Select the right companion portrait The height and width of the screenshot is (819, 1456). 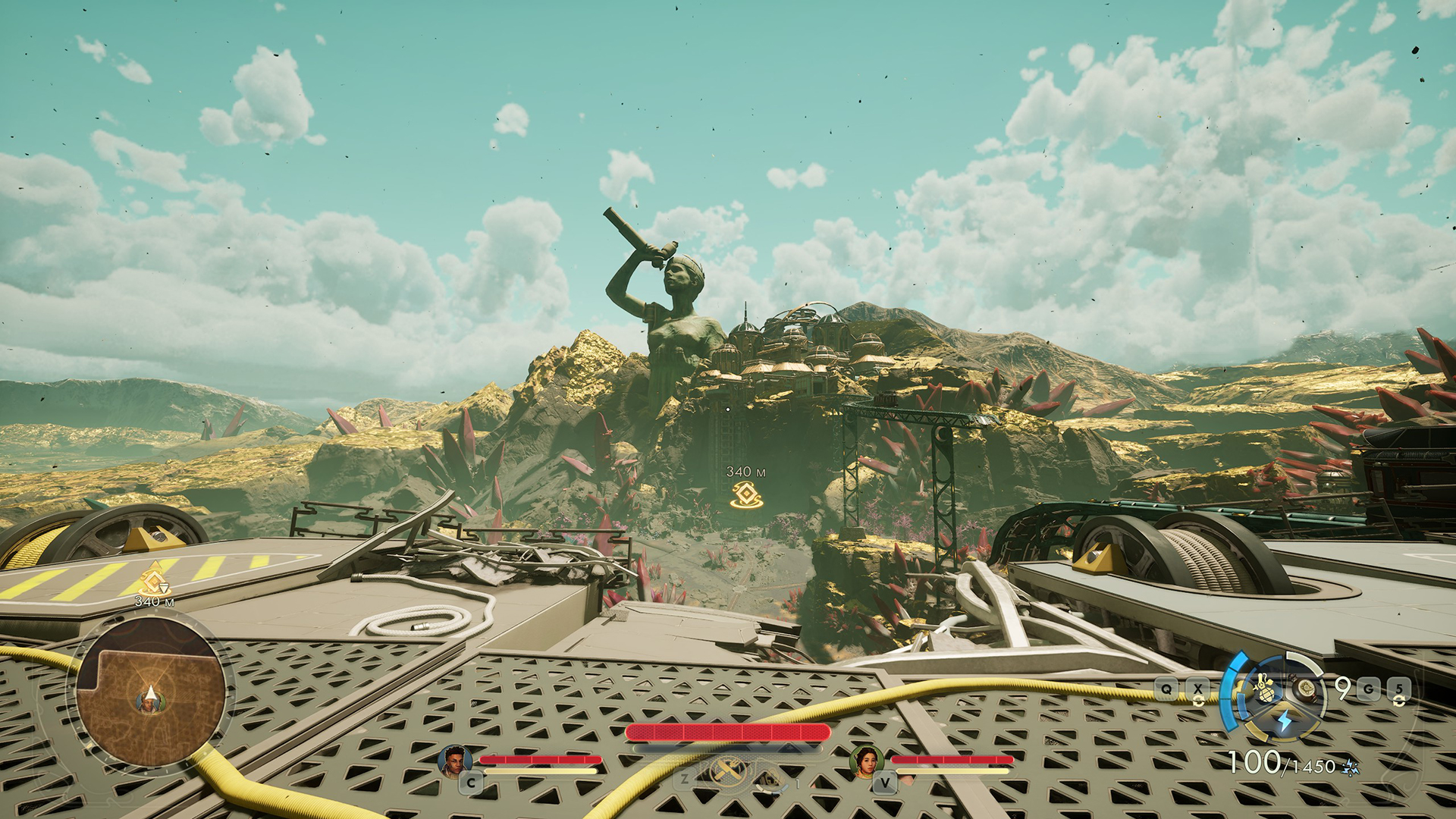pos(864,760)
